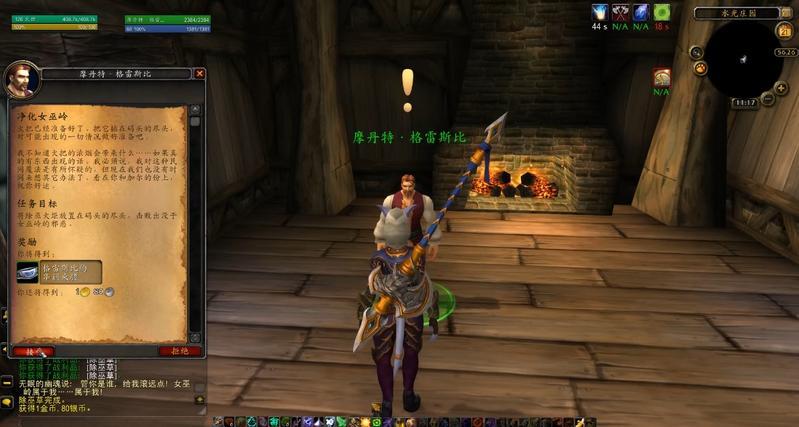
Task: Open the calendar next to the minimap
Action: coord(785,31)
